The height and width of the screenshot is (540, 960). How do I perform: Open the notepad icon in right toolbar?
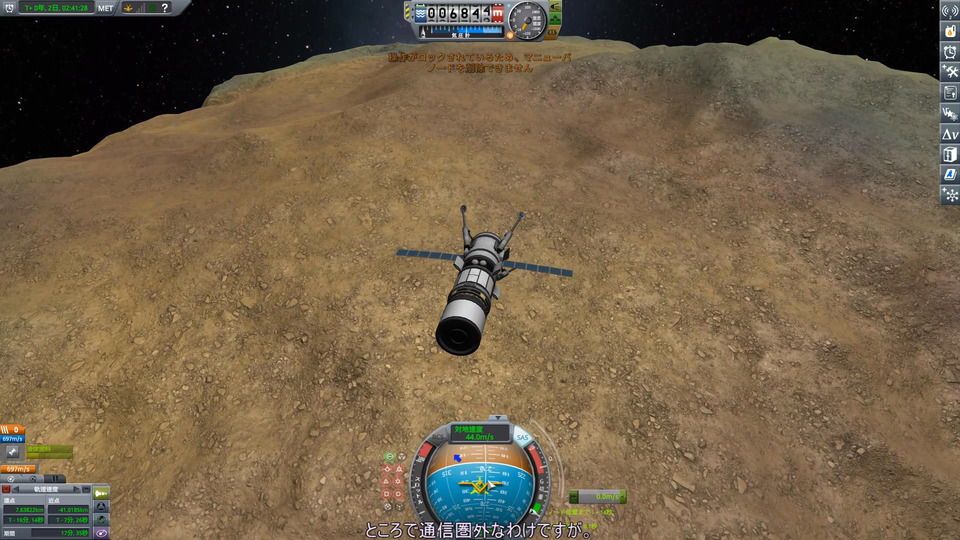(x=950, y=92)
